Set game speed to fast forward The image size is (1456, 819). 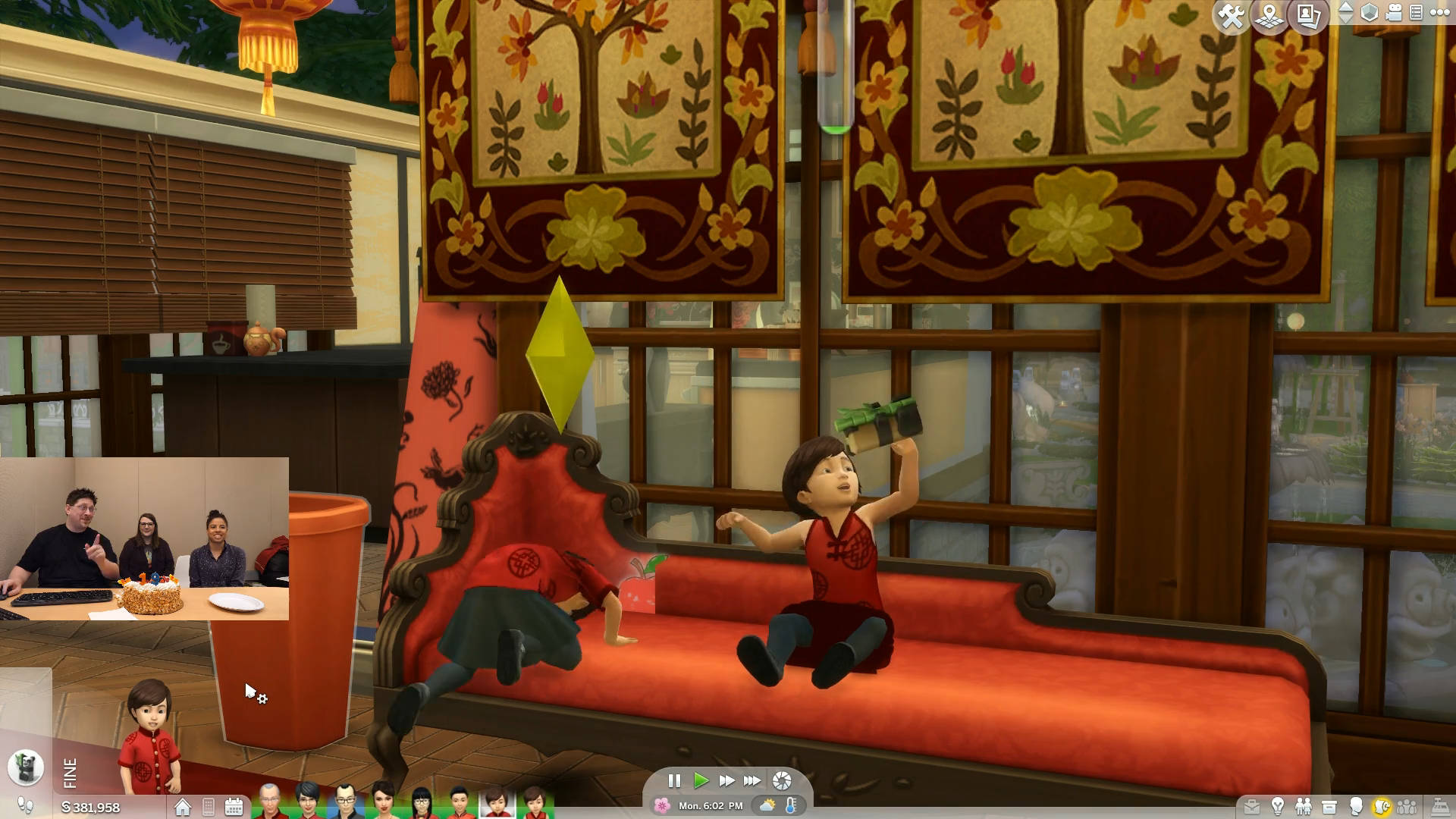[x=726, y=780]
